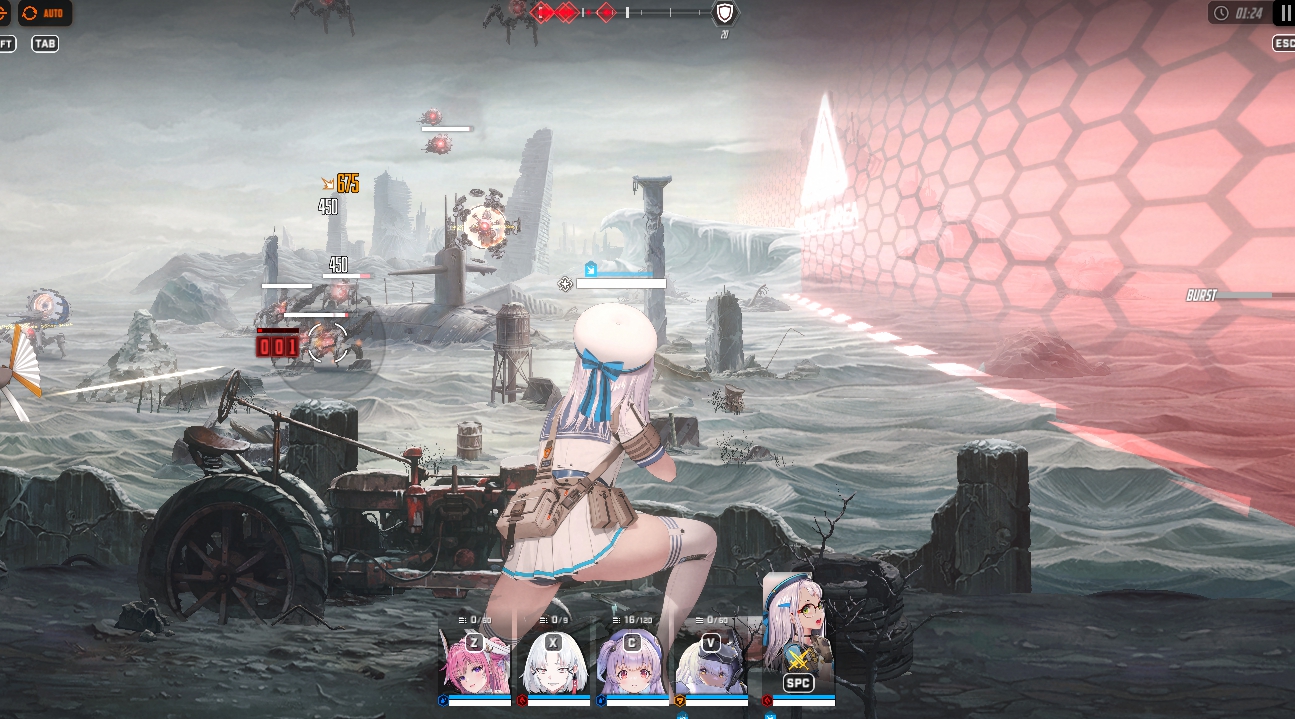Viewport: 1295px width, 719px height.
Task: Toggle the orange AUTO battle button
Action: pyautogui.click(x=45, y=13)
